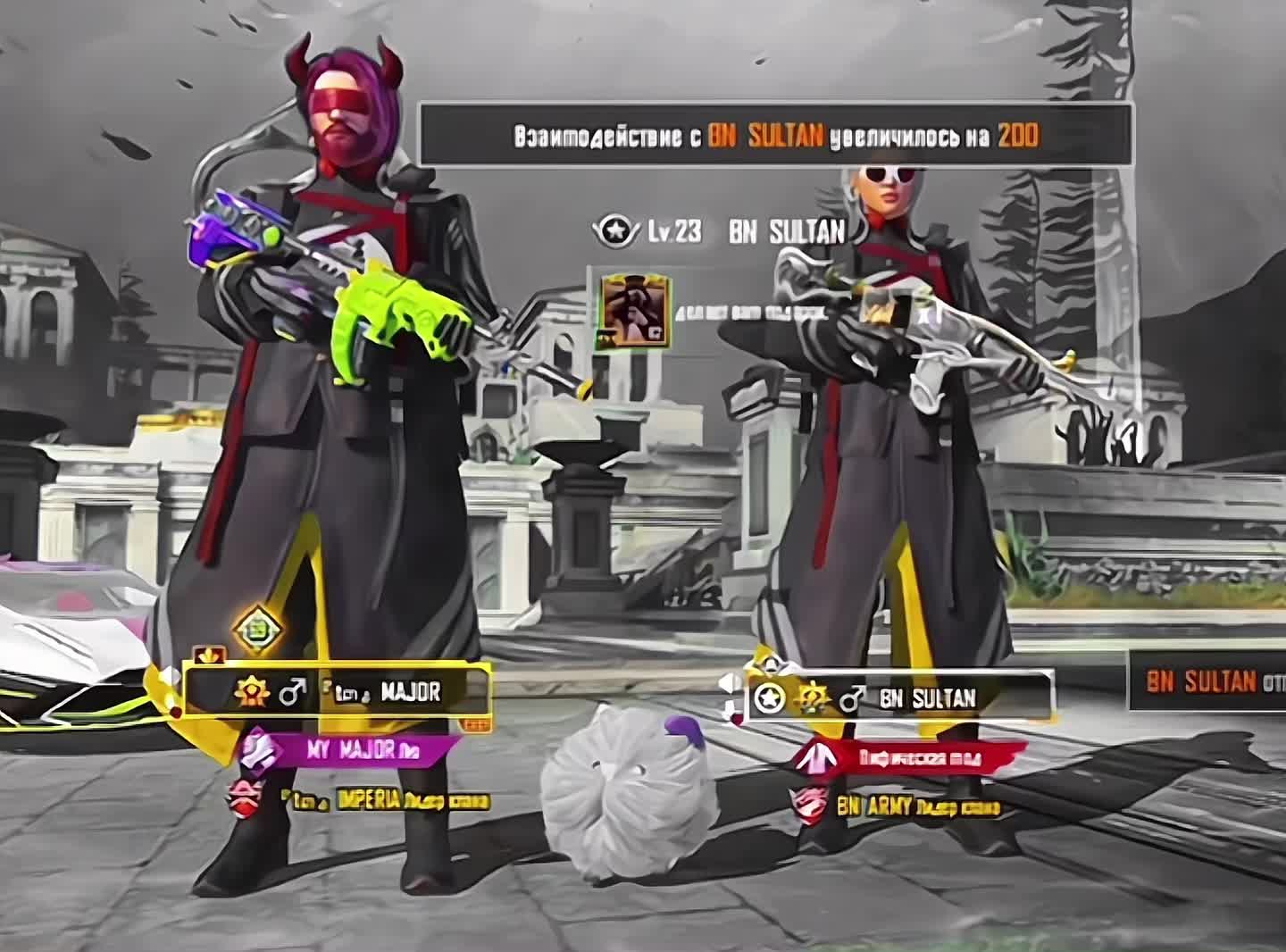Screen dimensions: 1286x952
Task: Select the BN SULTAN player nameplate
Action: [x=899, y=697]
